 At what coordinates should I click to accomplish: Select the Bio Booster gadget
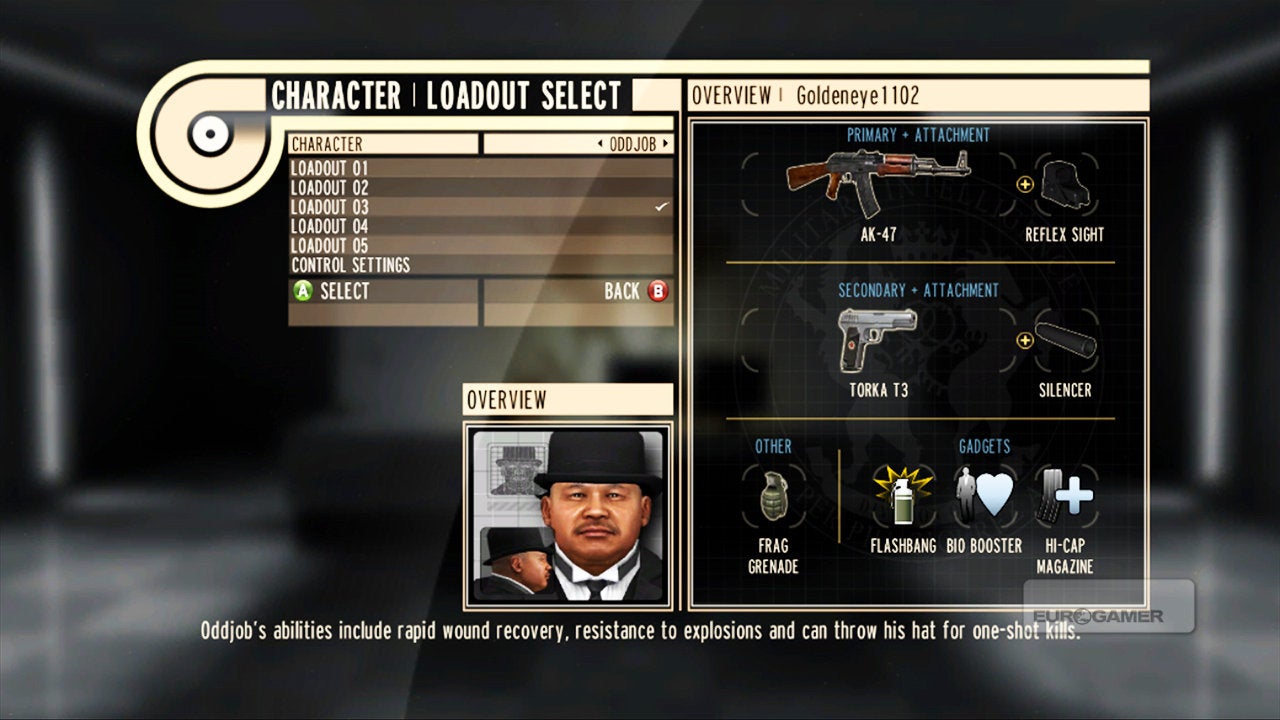983,495
